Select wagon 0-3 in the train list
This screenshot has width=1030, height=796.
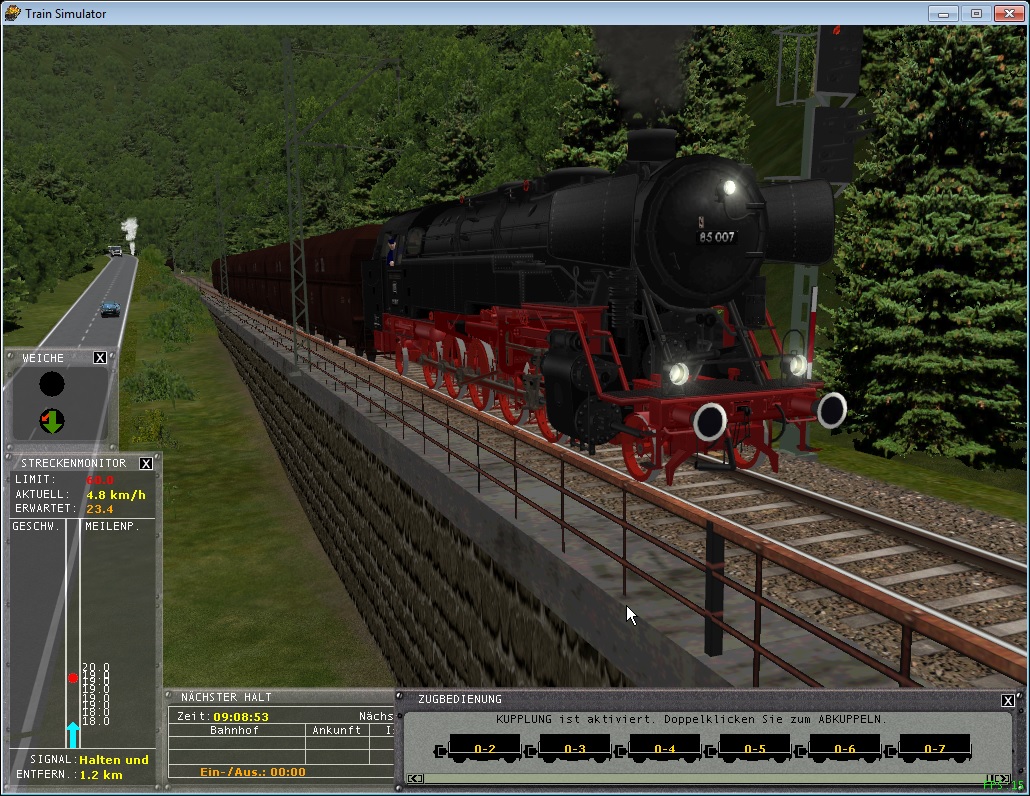point(575,748)
